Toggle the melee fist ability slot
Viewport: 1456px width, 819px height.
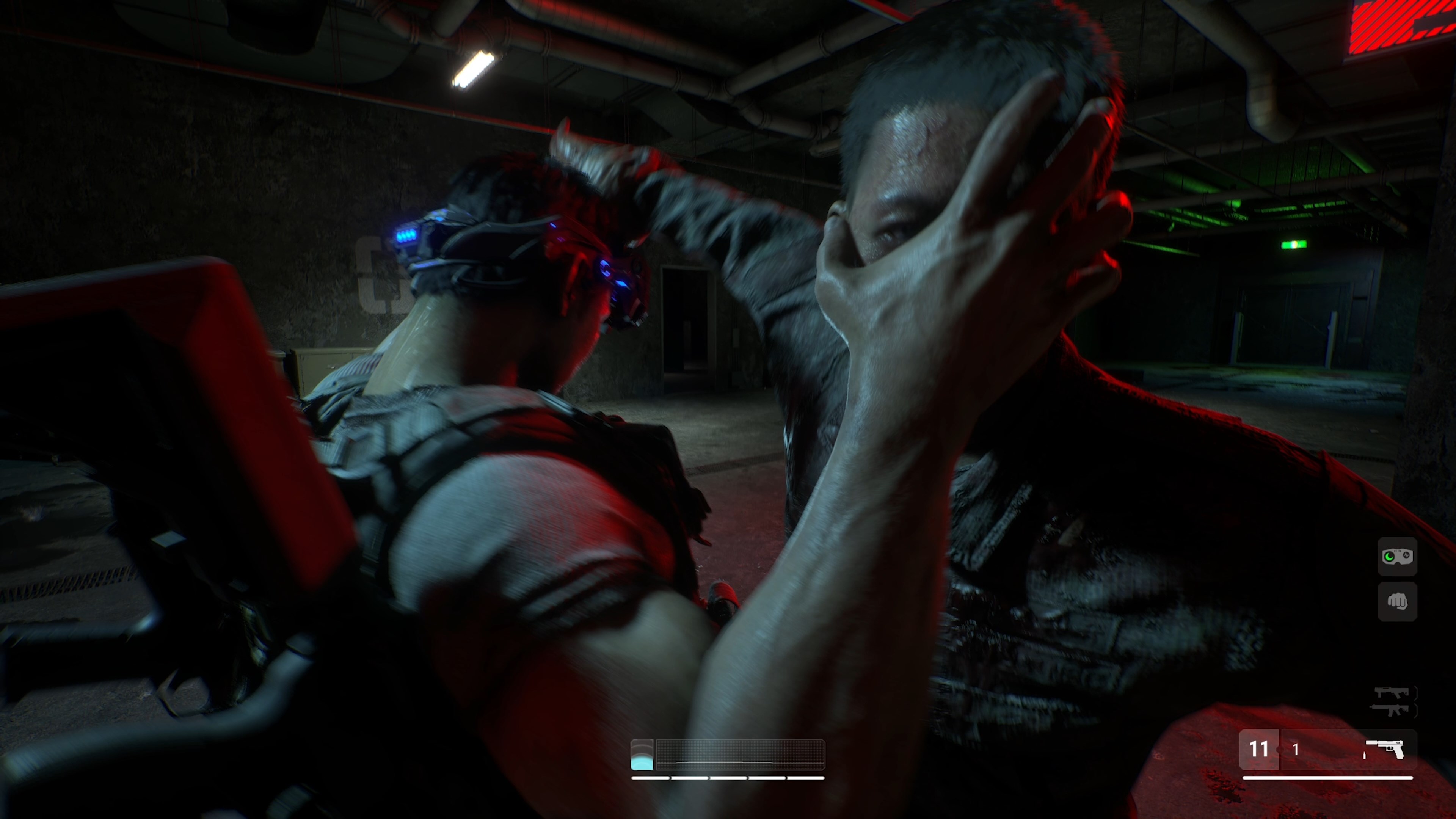coord(1398,601)
